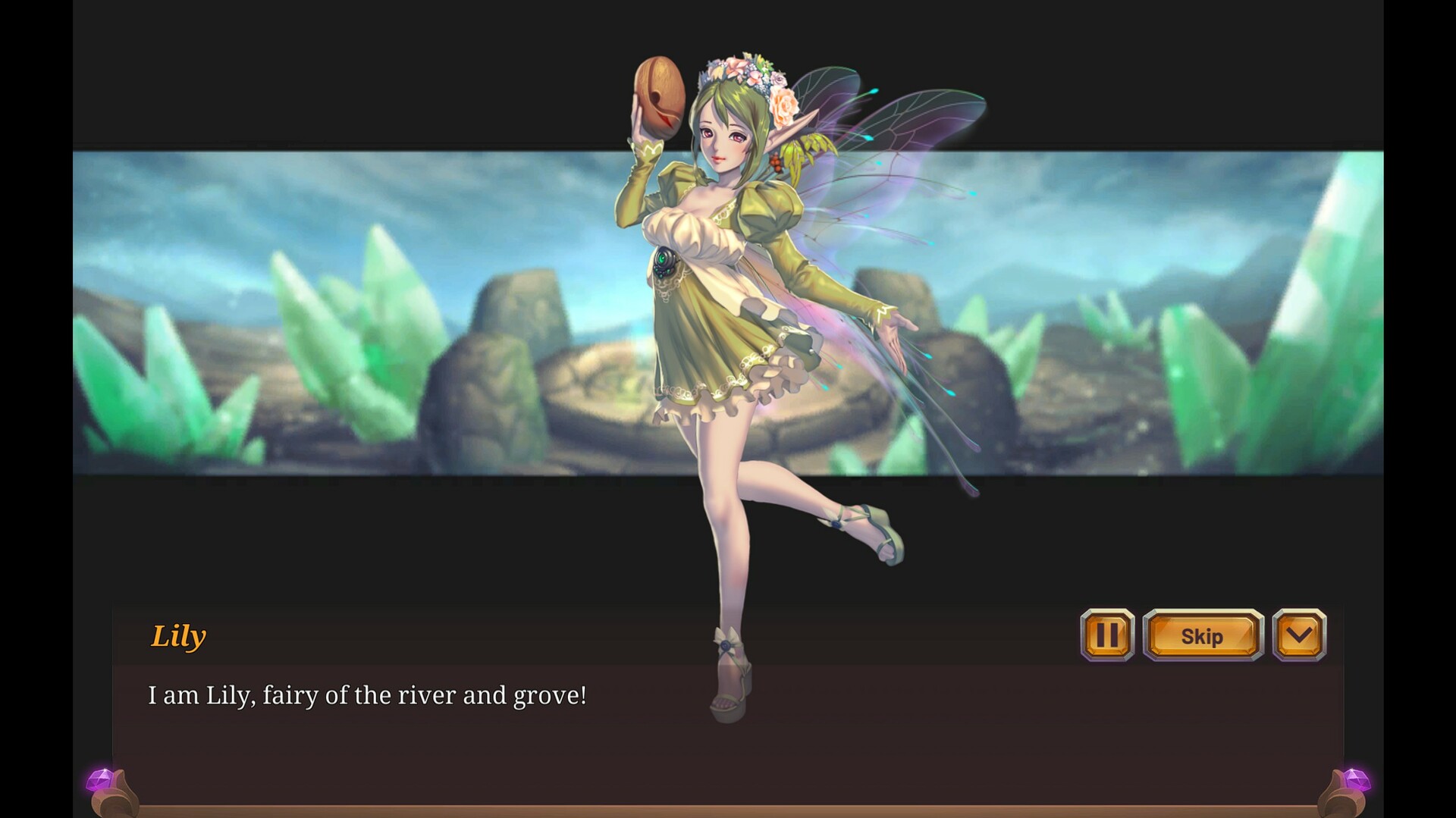Click the speaker name Lily
Viewport: 1456px width, 818px height.
[177, 636]
